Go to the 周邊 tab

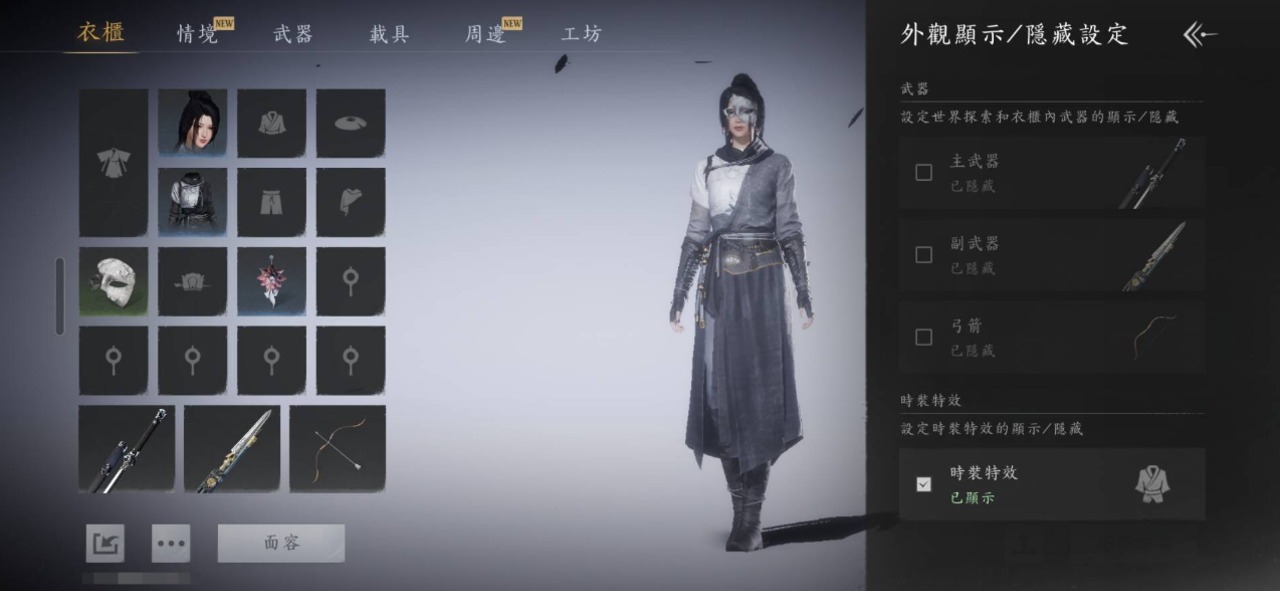pos(486,33)
